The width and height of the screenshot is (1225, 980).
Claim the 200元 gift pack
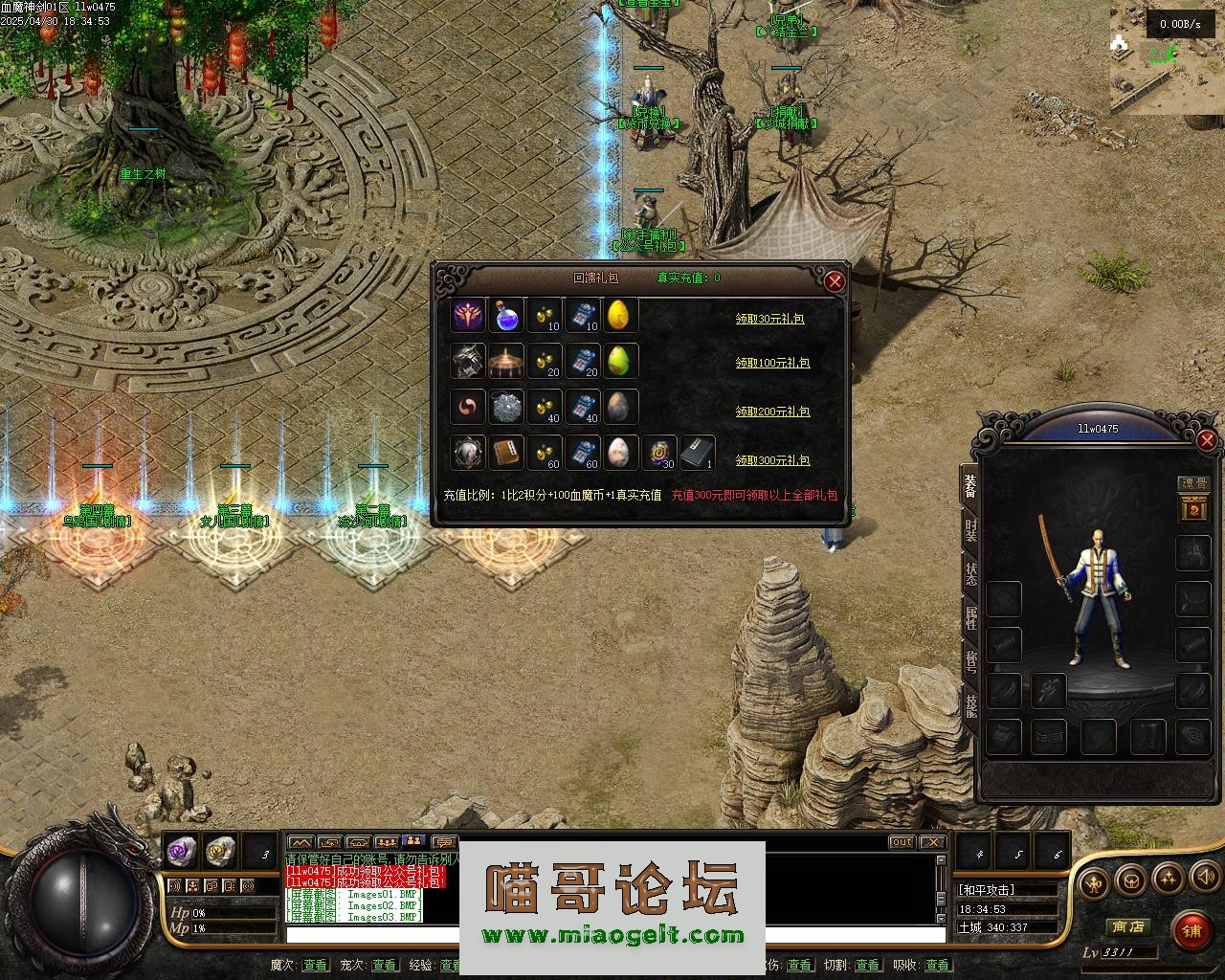(x=772, y=412)
